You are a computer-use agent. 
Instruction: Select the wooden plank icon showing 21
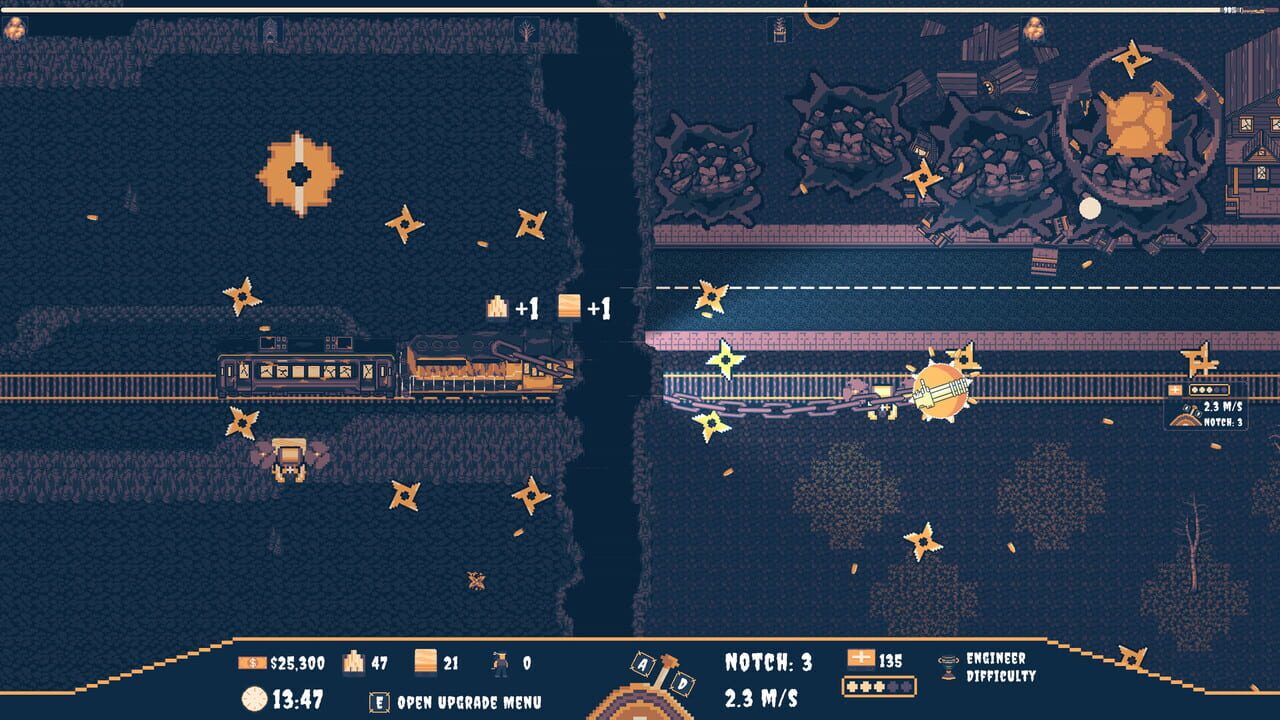(425, 662)
